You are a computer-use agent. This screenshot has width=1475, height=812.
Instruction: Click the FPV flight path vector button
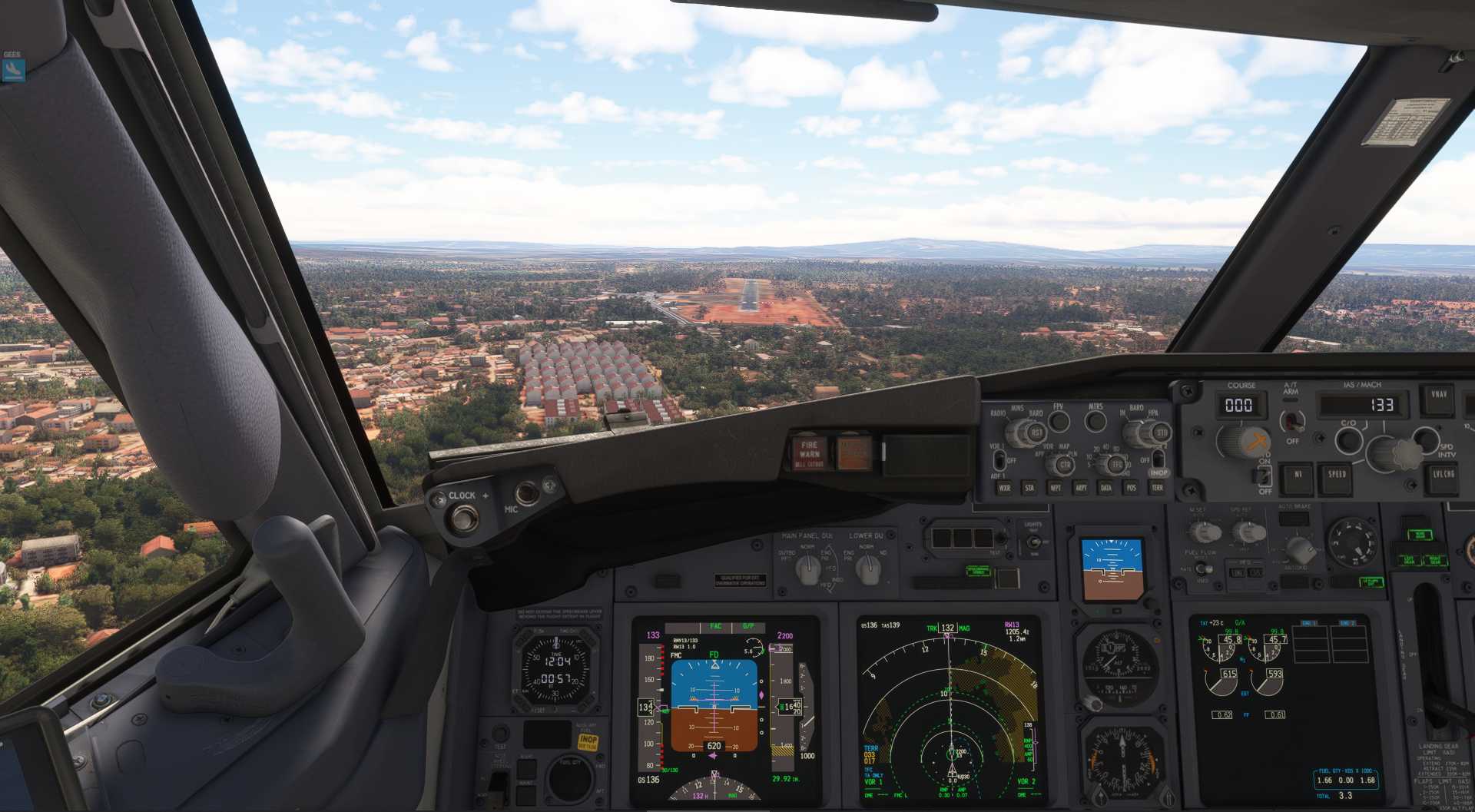[1059, 421]
